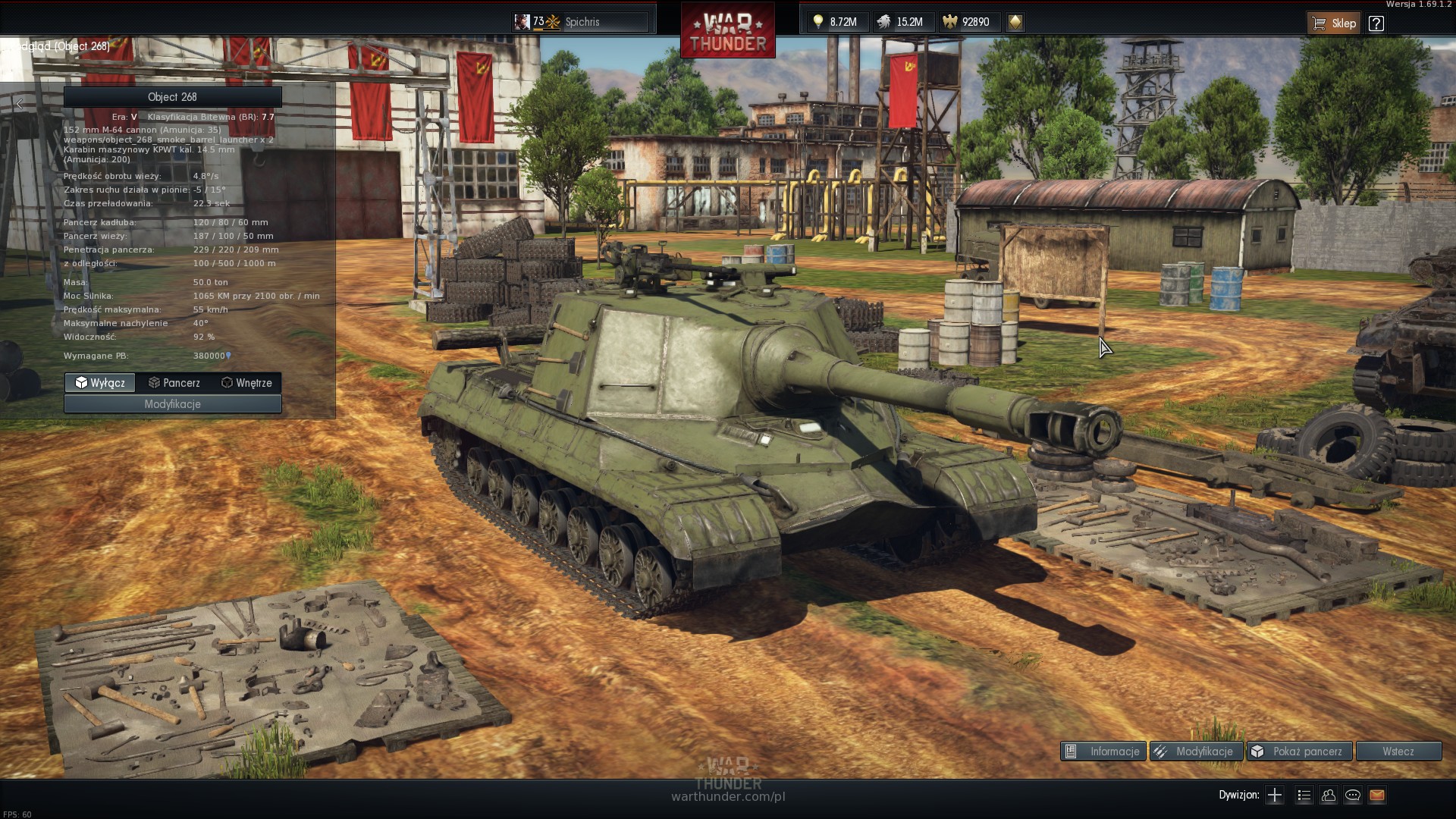Open the contacts friends icon
The height and width of the screenshot is (819, 1456).
[x=1328, y=795]
